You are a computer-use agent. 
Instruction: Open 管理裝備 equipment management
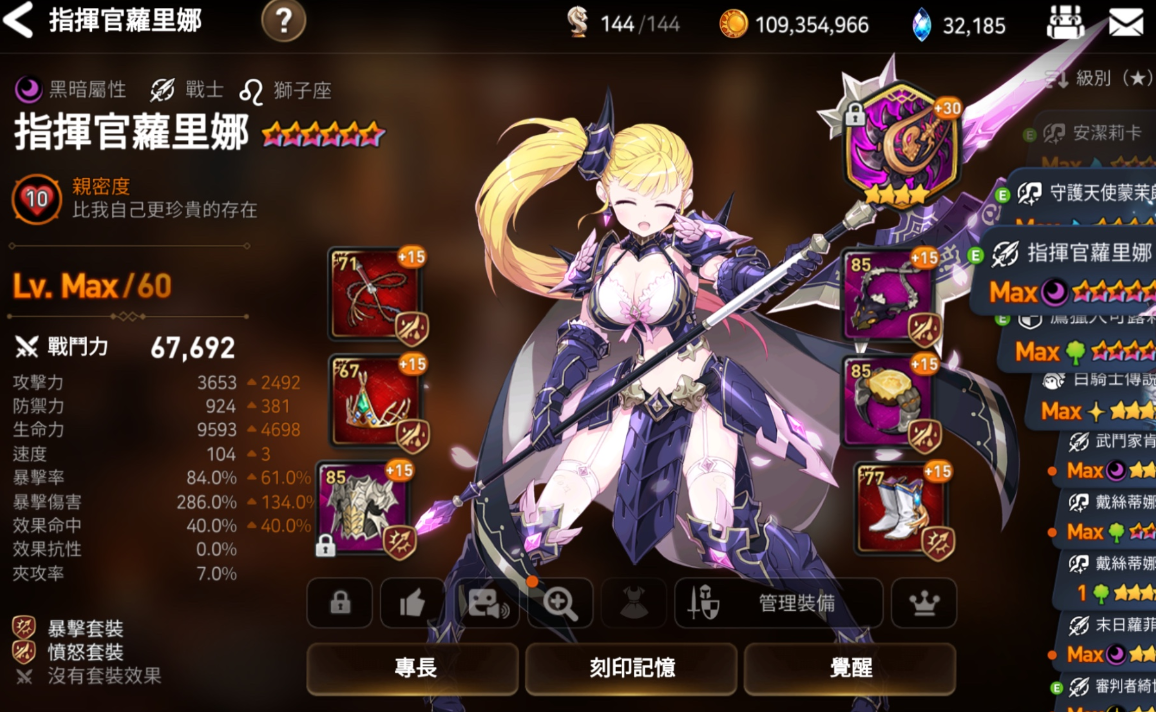point(779,603)
